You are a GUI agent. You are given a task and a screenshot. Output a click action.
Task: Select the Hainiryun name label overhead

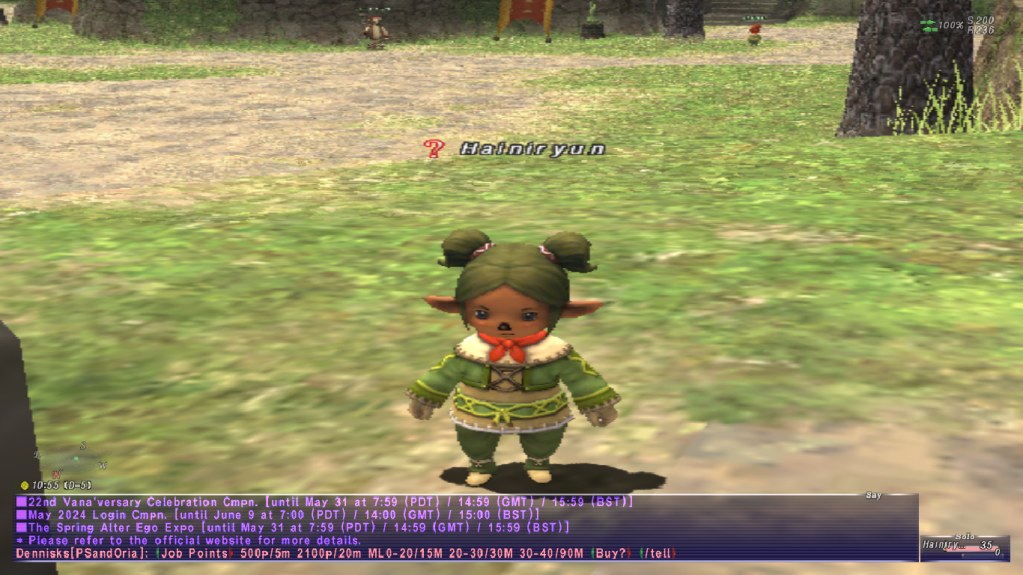[x=532, y=149]
